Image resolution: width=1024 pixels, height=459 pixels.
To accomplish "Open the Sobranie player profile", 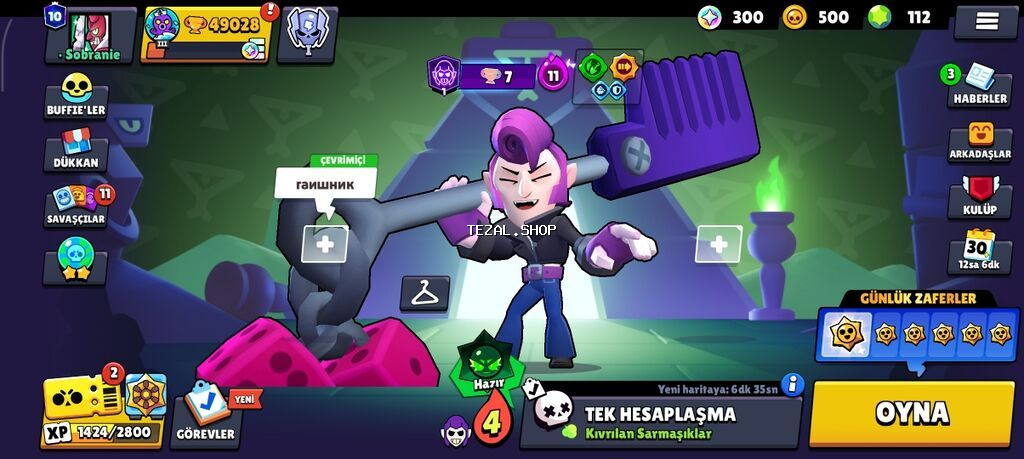I will coord(91,35).
